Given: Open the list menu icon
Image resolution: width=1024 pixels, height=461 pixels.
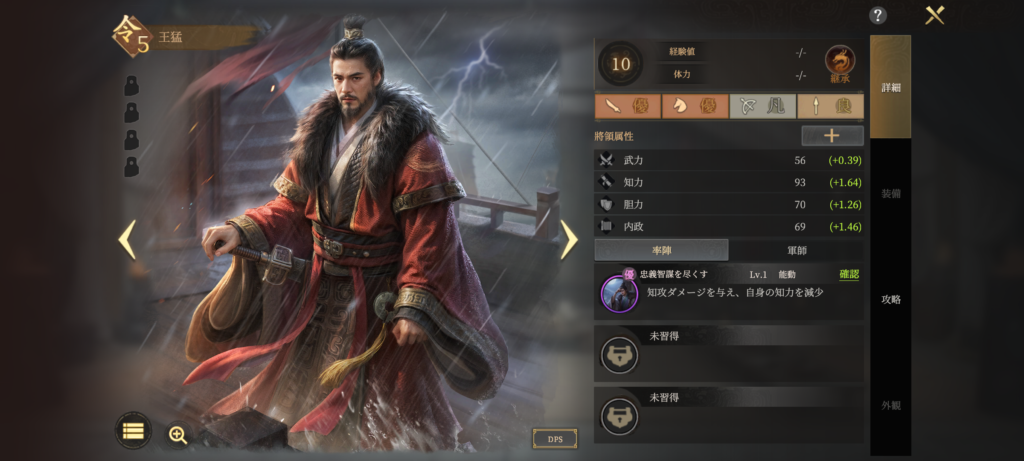Looking at the screenshot, I should coord(133,430).
